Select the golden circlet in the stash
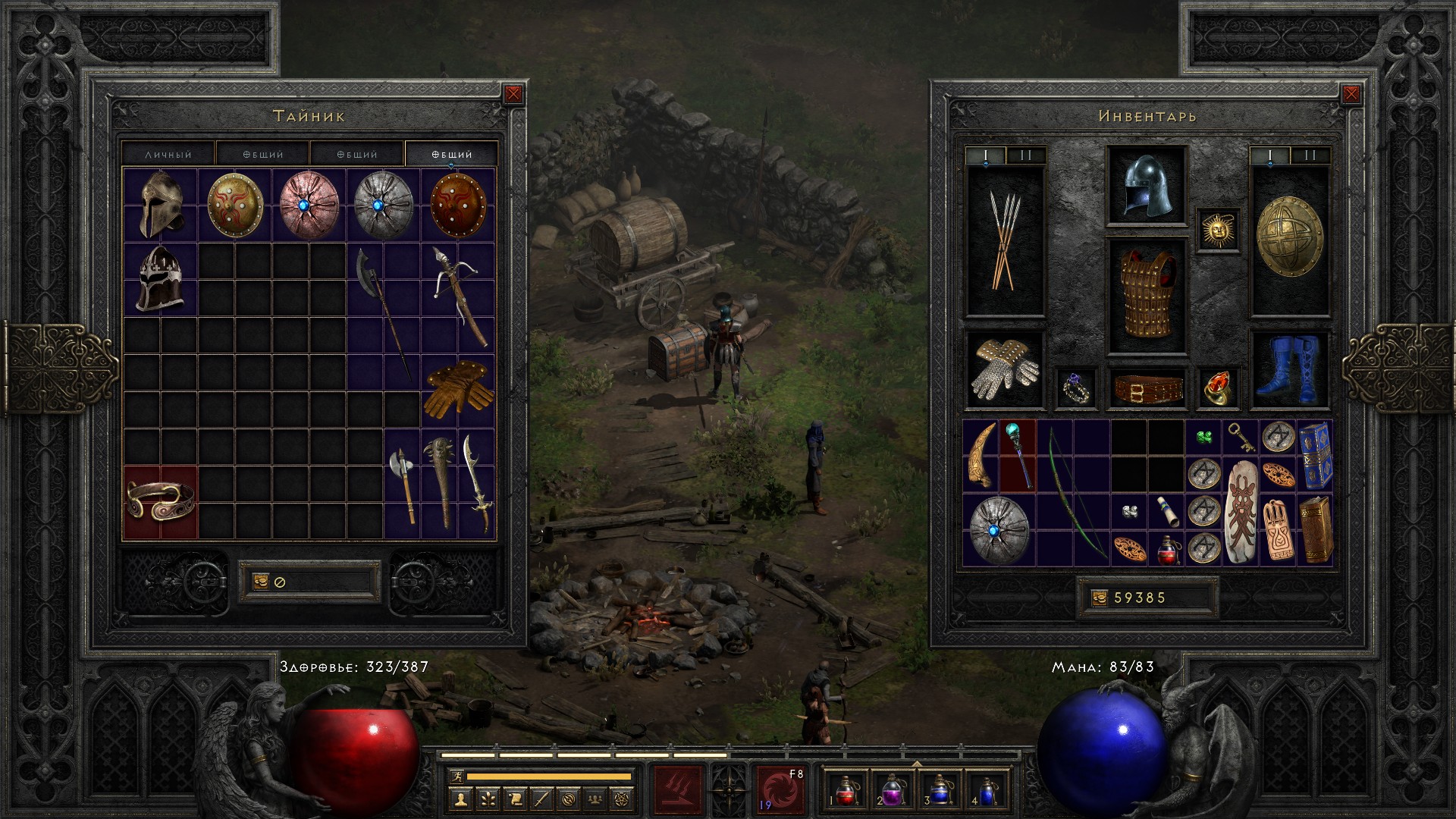 160,501
